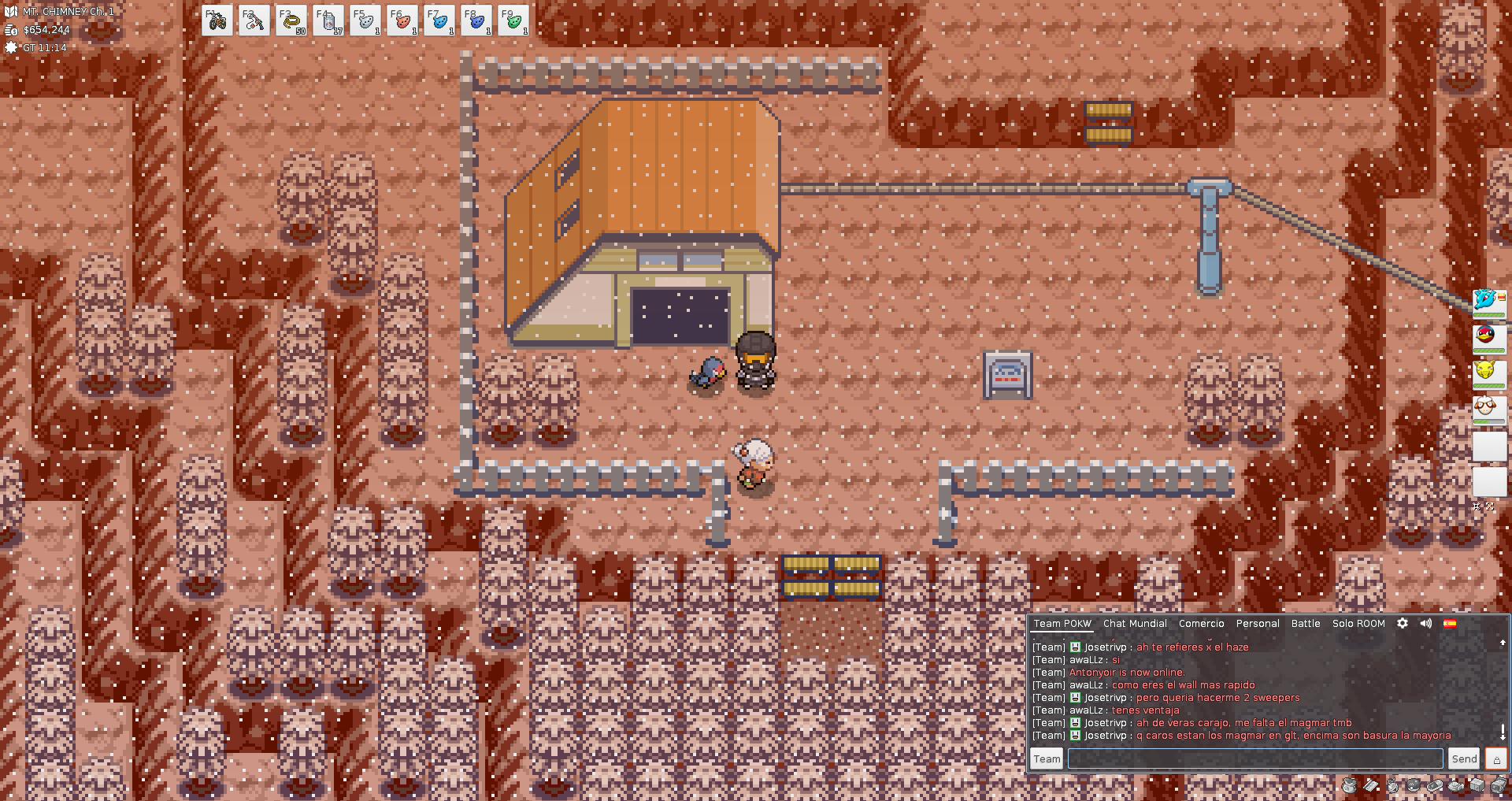Select the yellow Pokémon party slot
Viewport: 1512px width, 801px height.
[1488, 372]
